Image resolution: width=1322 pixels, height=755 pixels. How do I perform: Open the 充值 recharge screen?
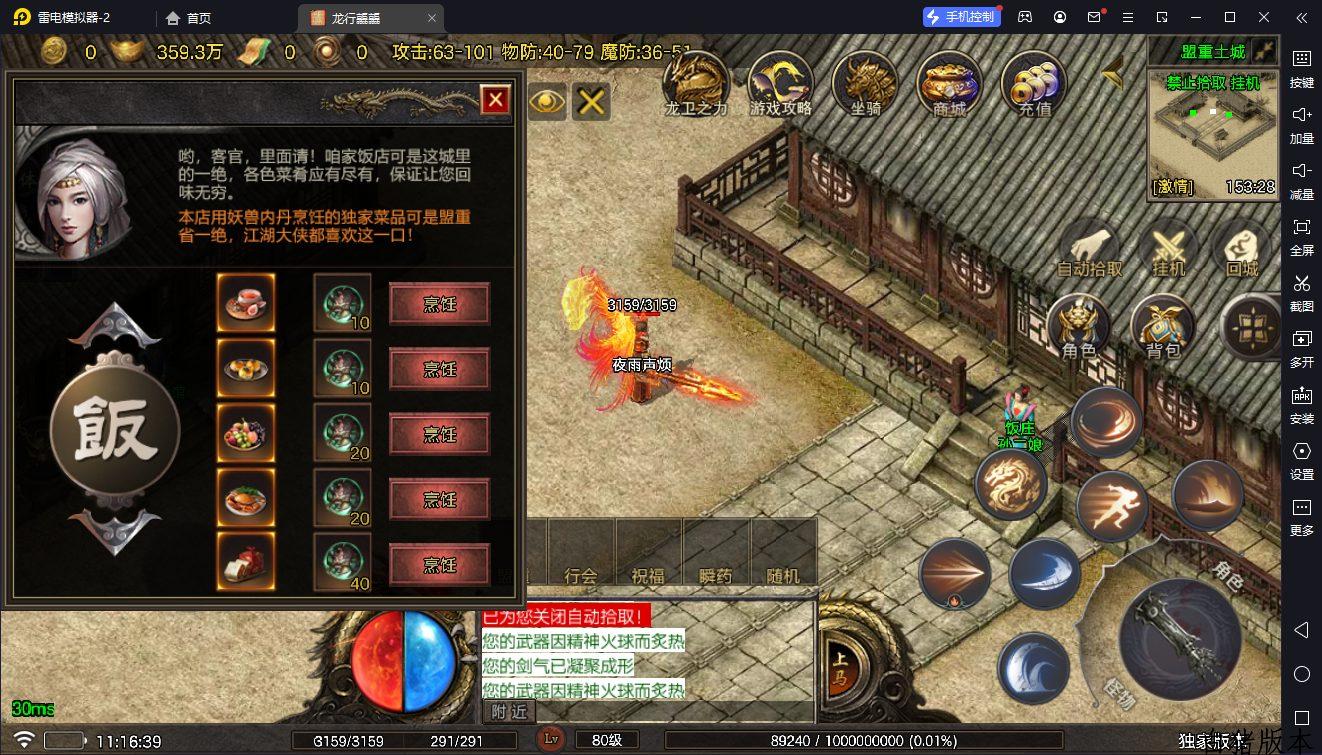[x=1034, y=82]
